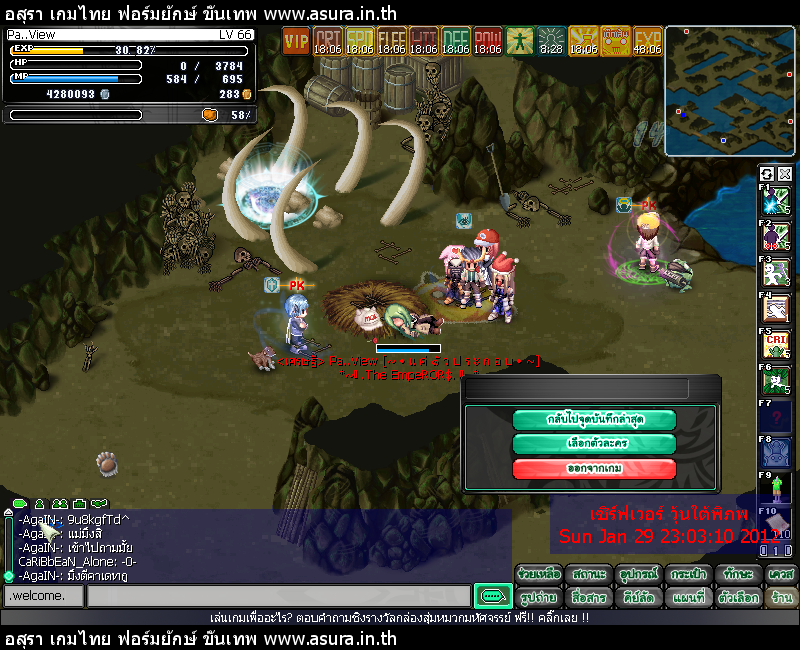Click the รูปถ่าย screenshot button
Screen dimensions: 800x650
pyautogui.click(x=538, y=597)
